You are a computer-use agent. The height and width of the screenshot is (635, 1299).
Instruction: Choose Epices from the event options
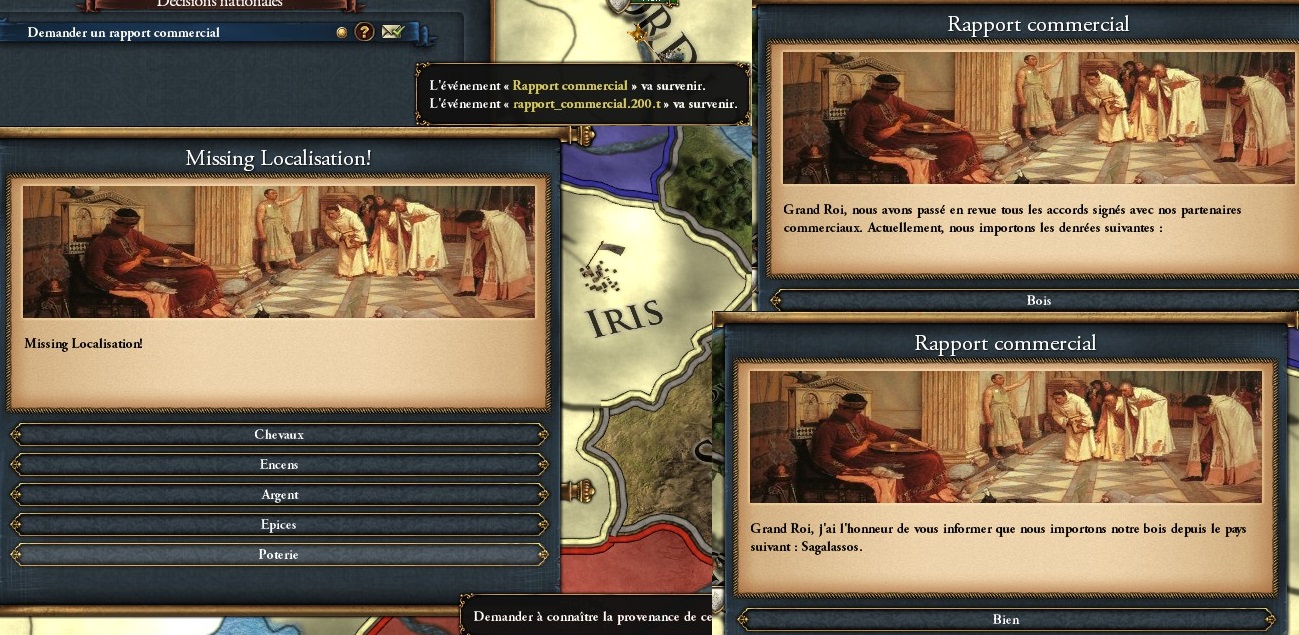[278, 525]
